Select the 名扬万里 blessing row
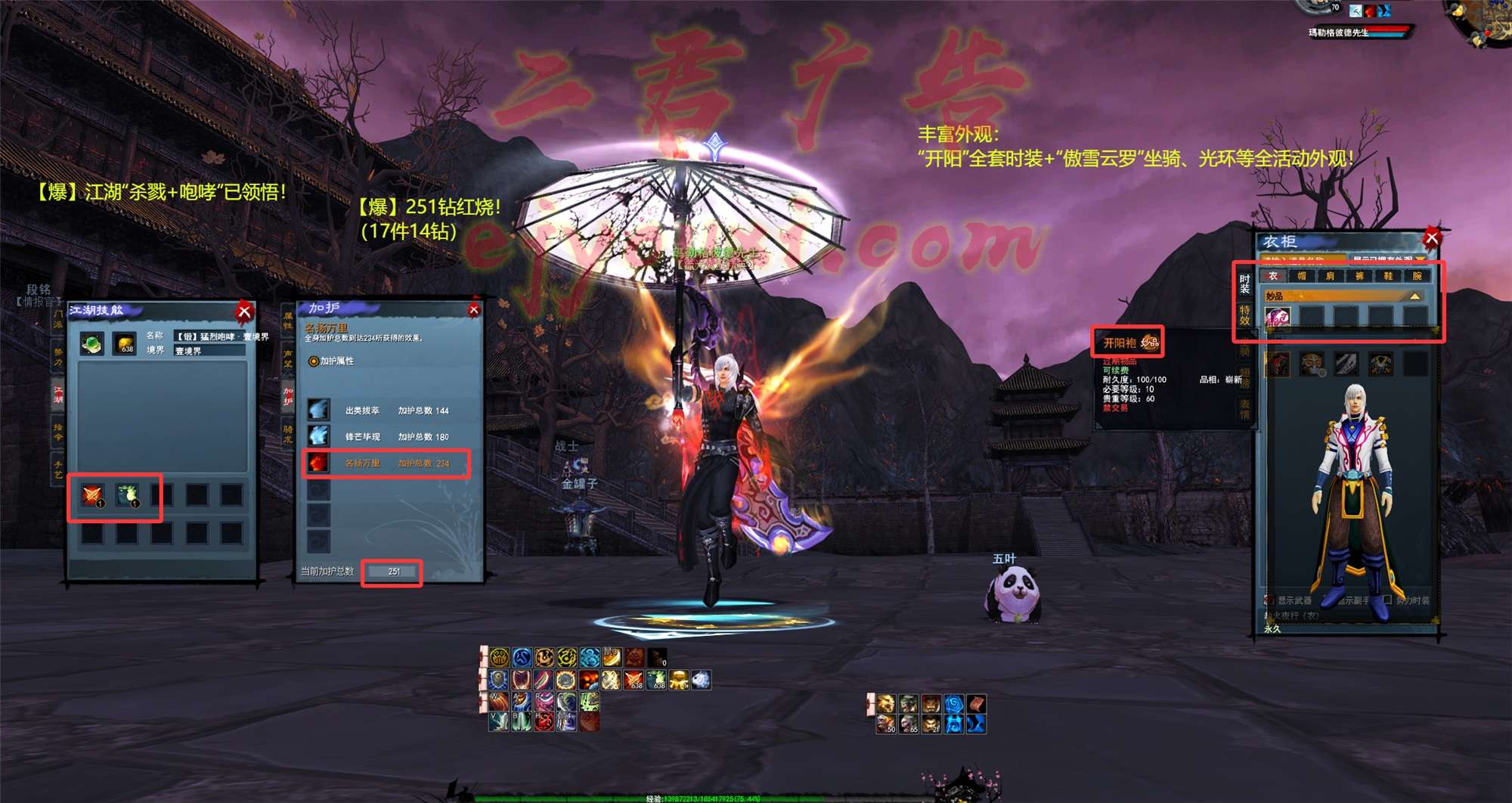This screenshot has width=1512, height=803. [x=386, y=463]
